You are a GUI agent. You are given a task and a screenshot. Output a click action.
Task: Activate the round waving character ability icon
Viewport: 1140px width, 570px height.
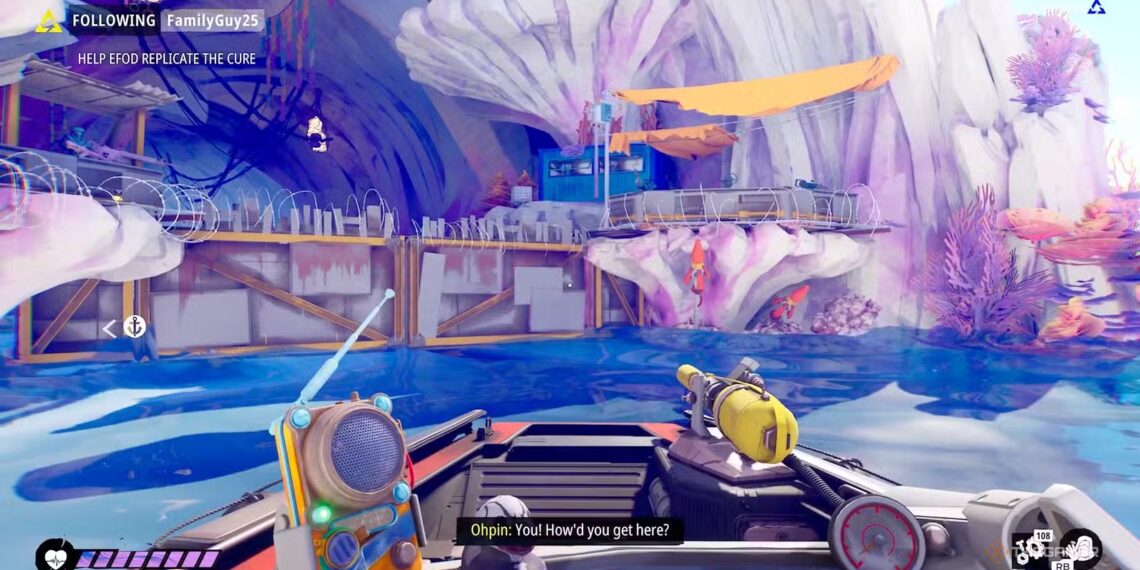click(1081, 549)
